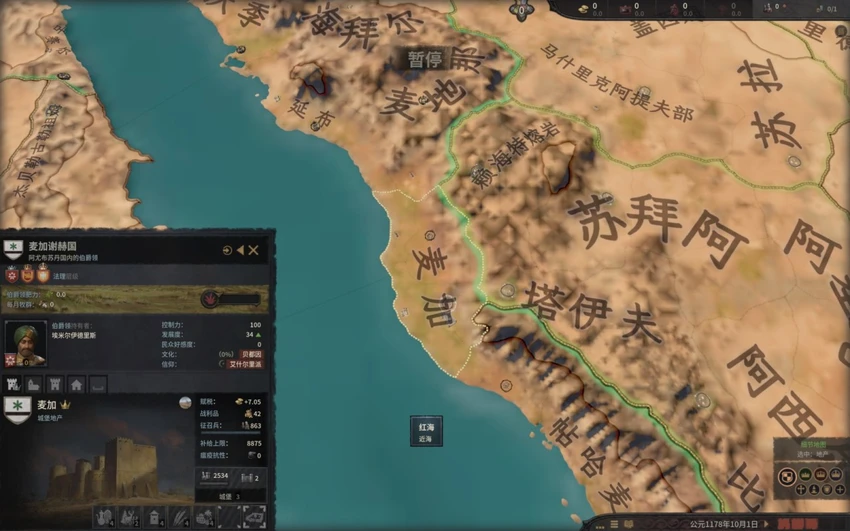
Task: Click the 麦加谢赫国 county coat of arms
Action: [x=13, y=249]
